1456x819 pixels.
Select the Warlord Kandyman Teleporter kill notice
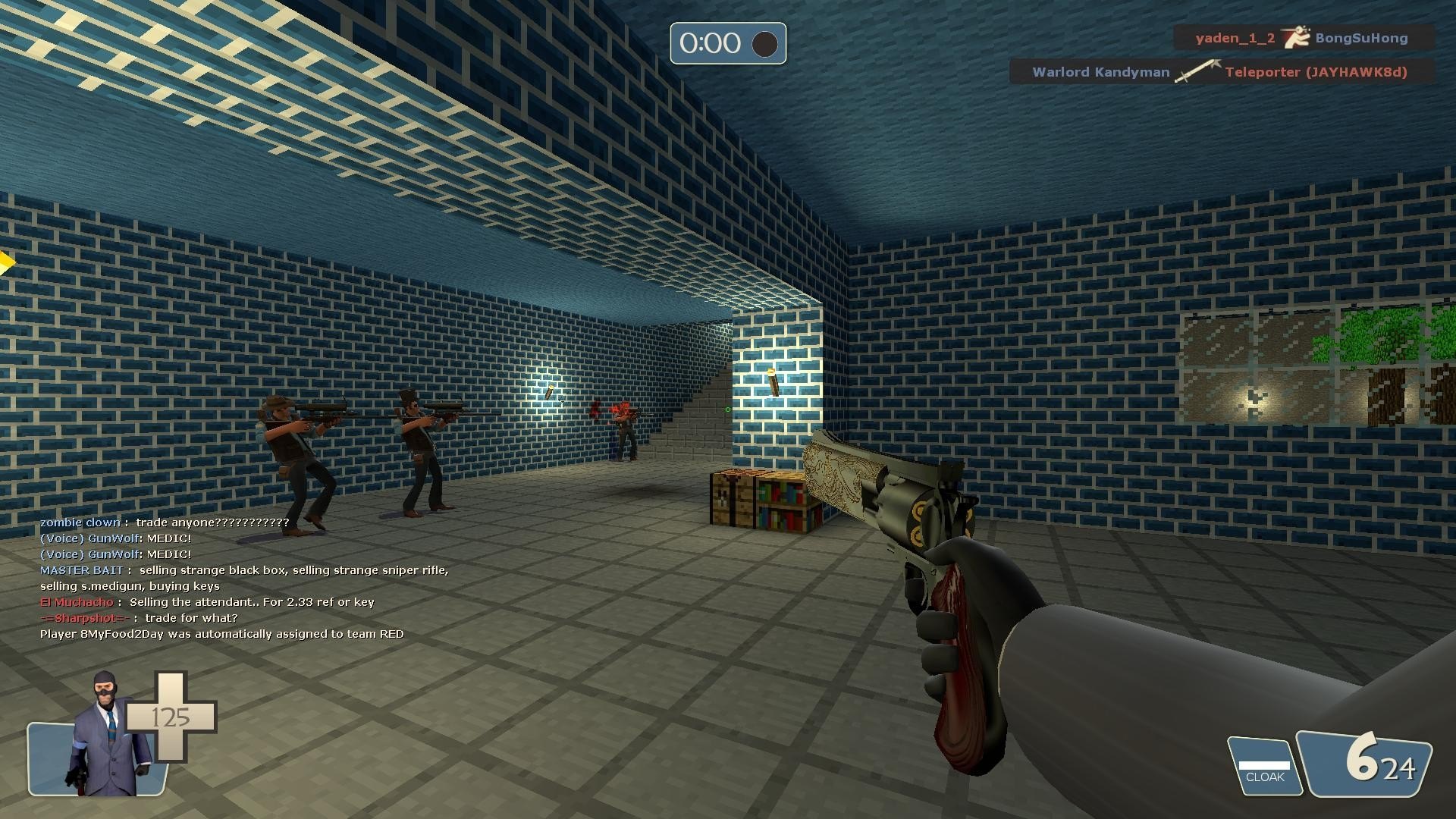coord(1219,72)
